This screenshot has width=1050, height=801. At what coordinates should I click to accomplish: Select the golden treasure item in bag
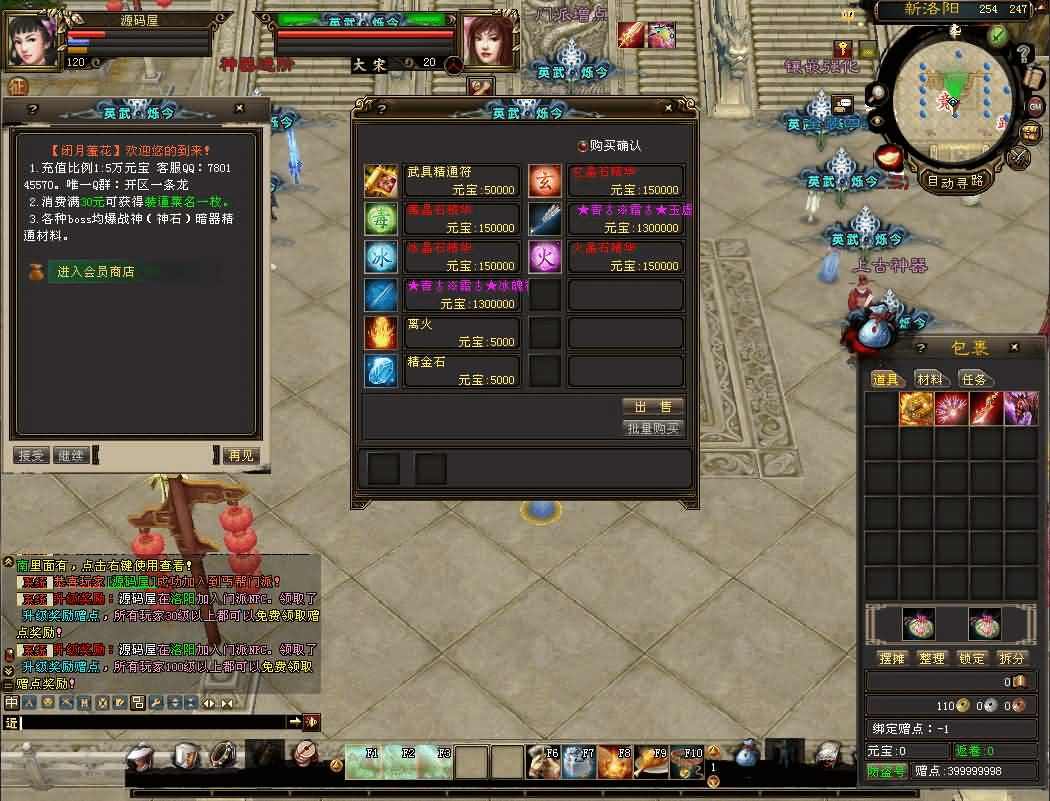(916, 408)
